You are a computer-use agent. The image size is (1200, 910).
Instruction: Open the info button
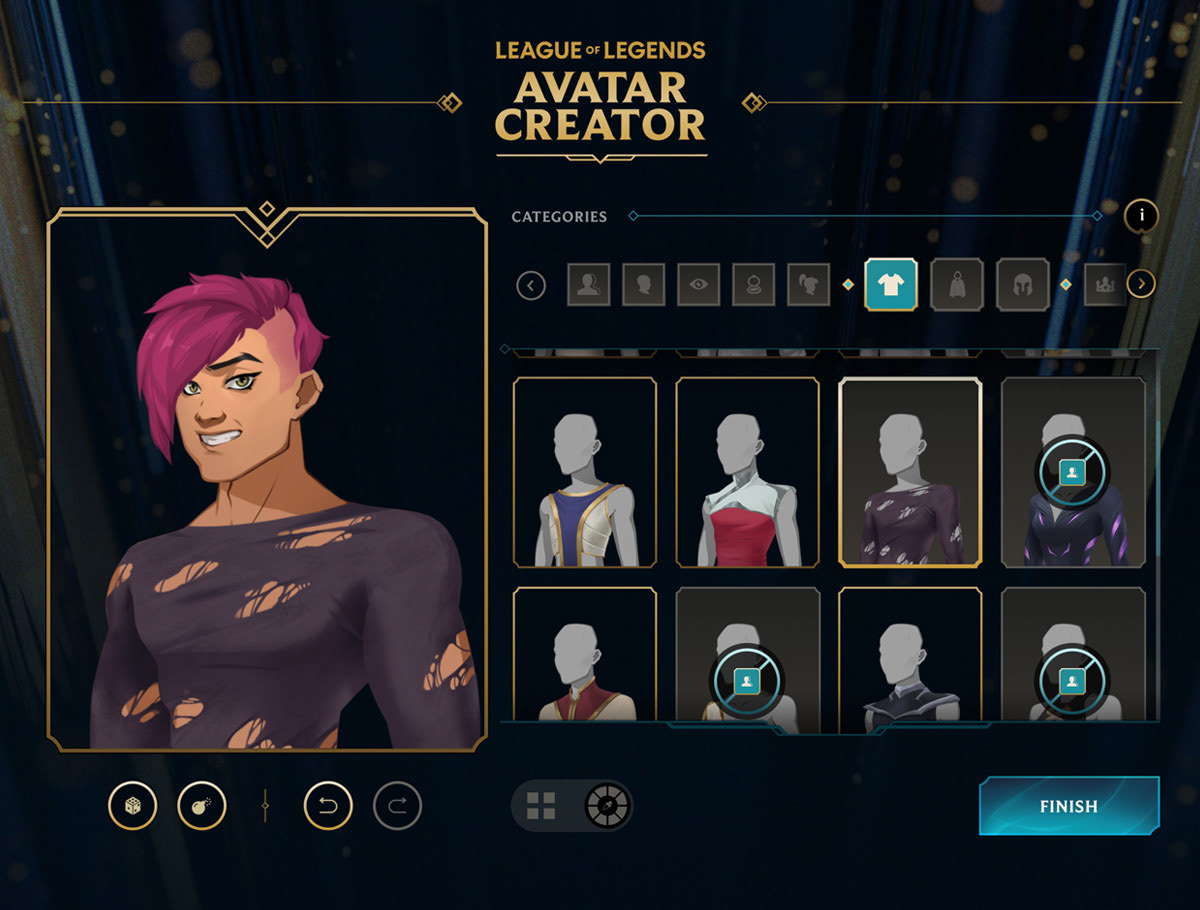pyautogui.click(x=1141, y=216)
